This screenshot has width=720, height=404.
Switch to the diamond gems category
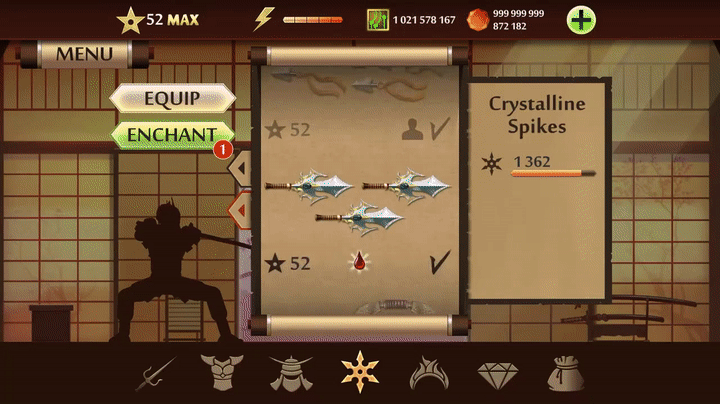497,373
